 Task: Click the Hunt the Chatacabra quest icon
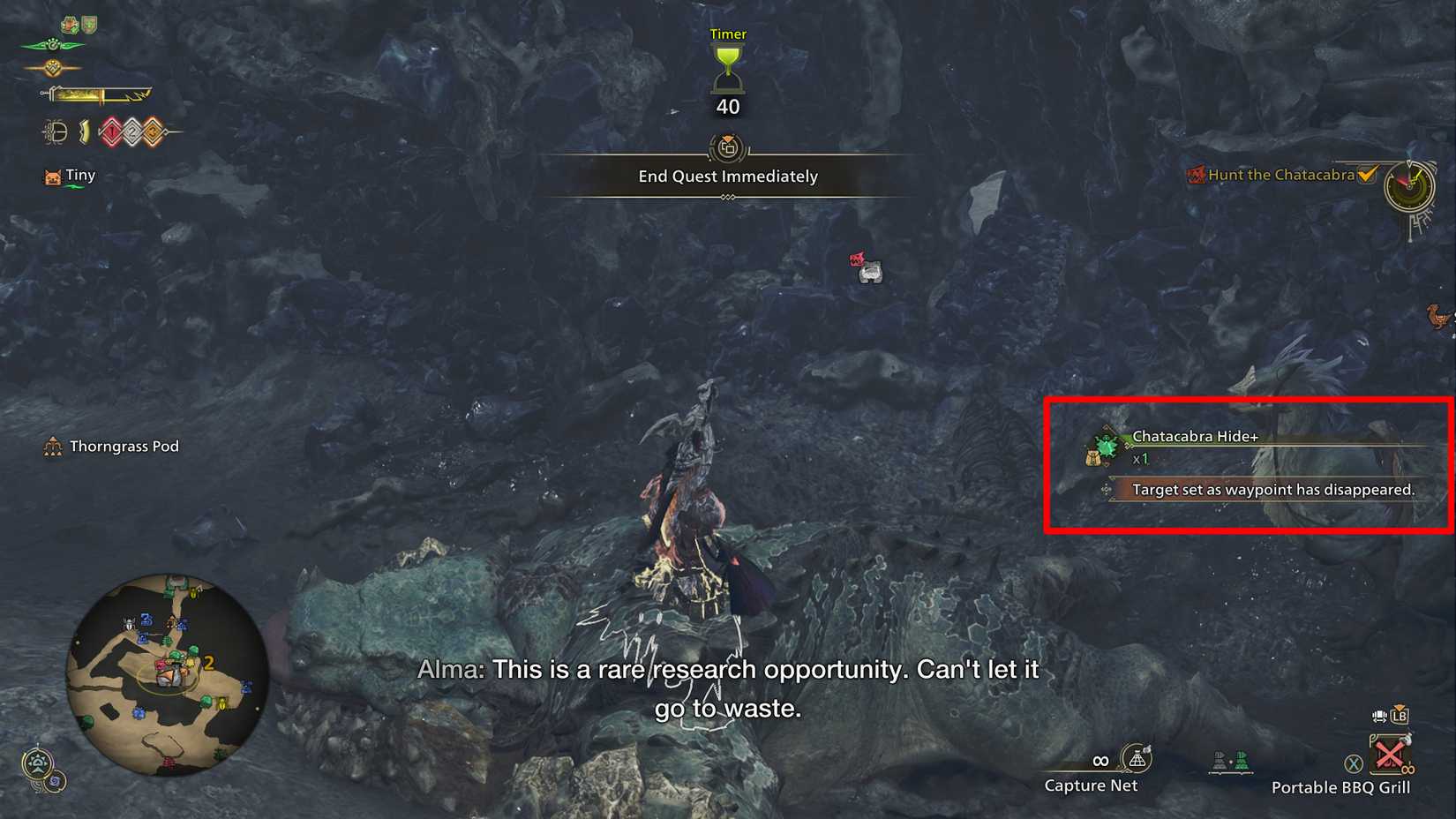point(1197,175)
